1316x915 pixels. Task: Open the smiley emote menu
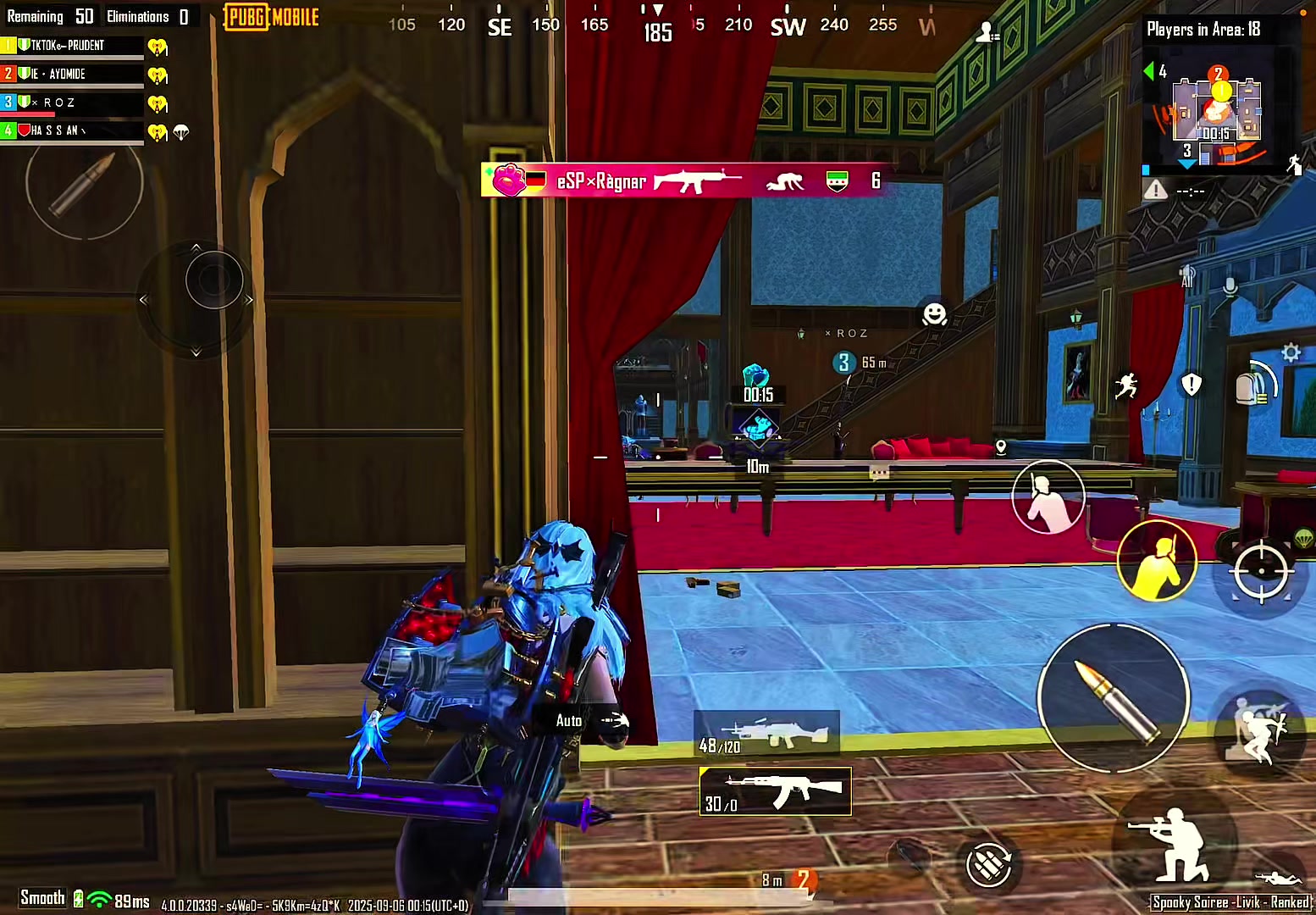pos(934,314)
